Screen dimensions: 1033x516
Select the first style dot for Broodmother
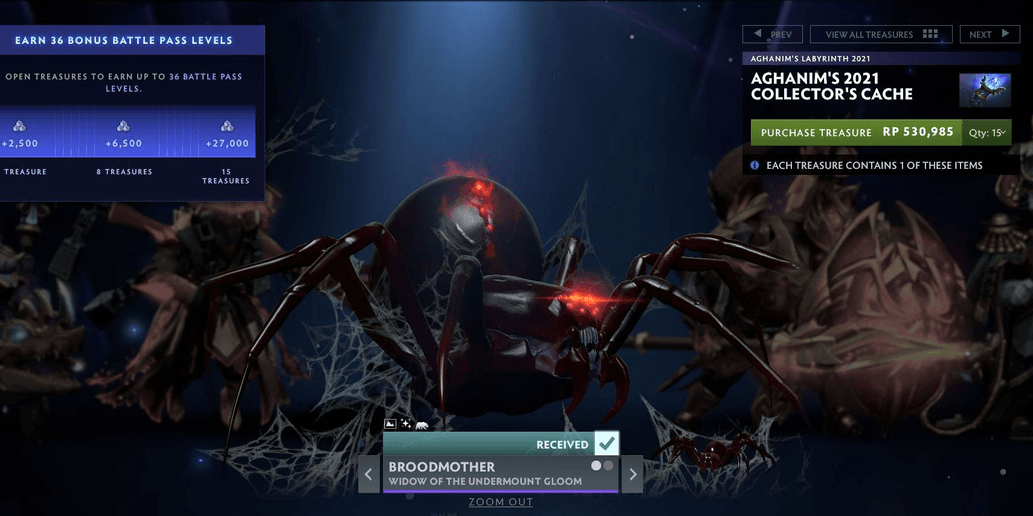click(x=597, y=466)
